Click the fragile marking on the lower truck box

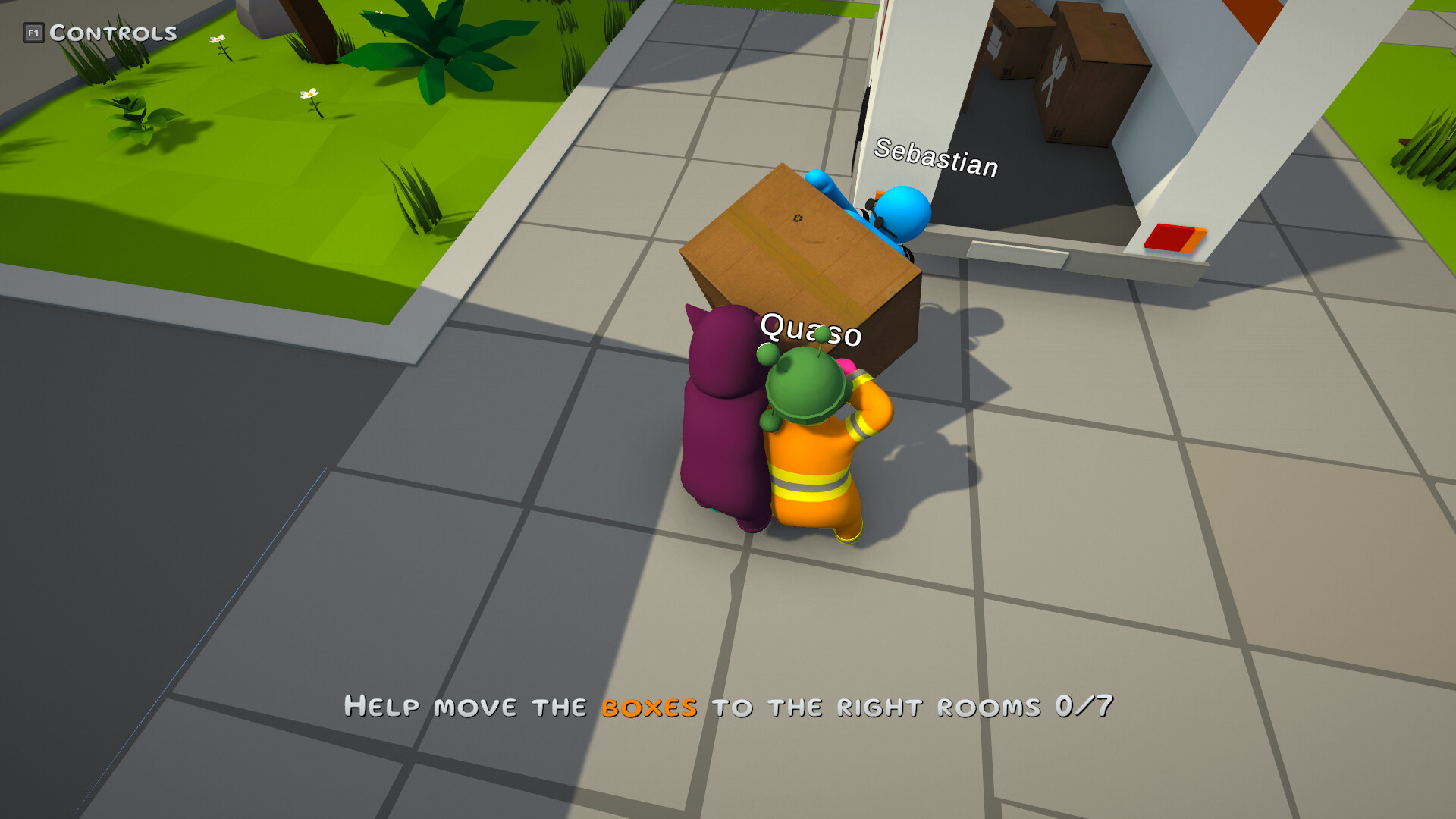(x=1057, y=133)
